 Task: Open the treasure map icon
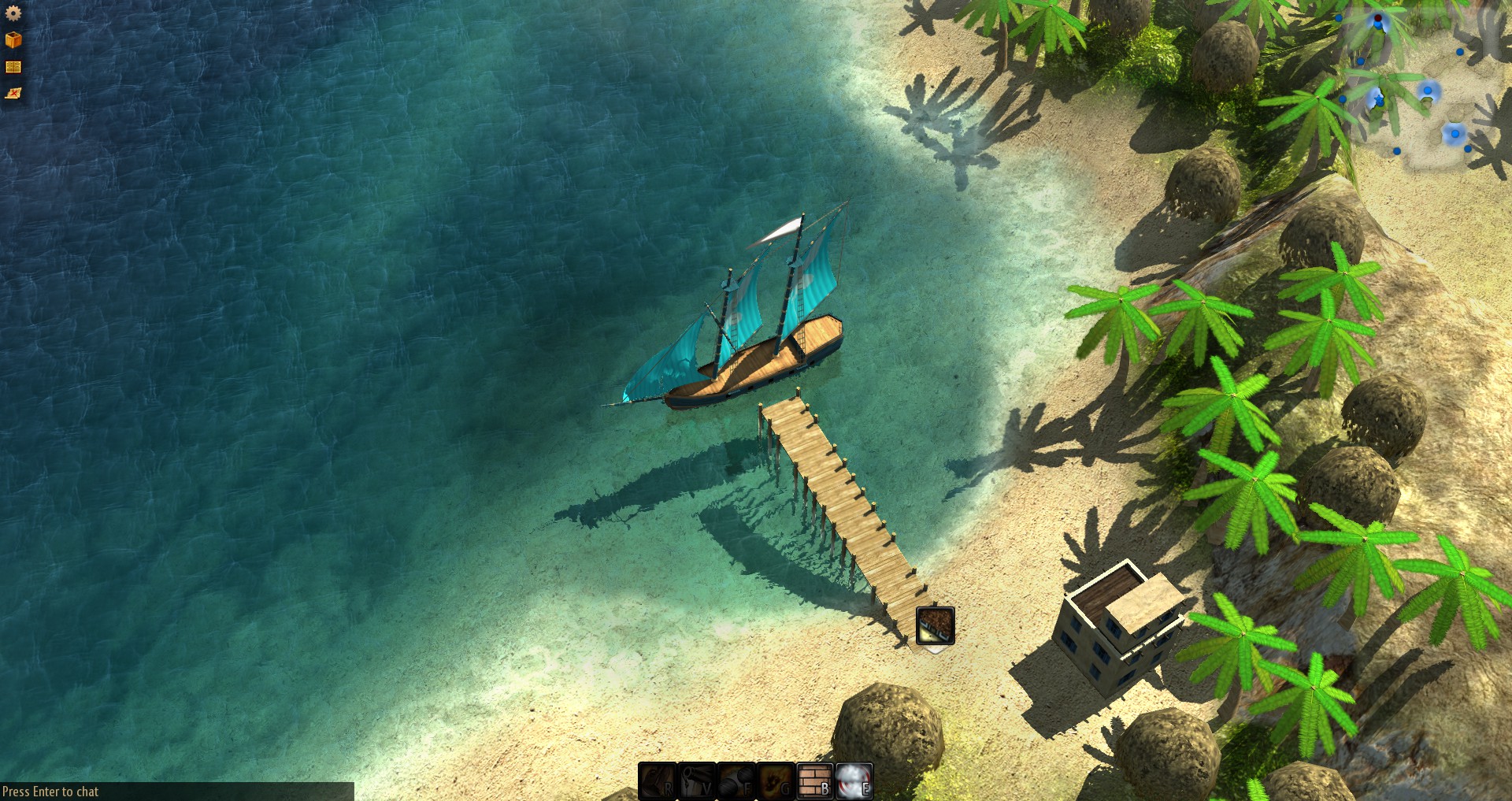coord(13,93)
